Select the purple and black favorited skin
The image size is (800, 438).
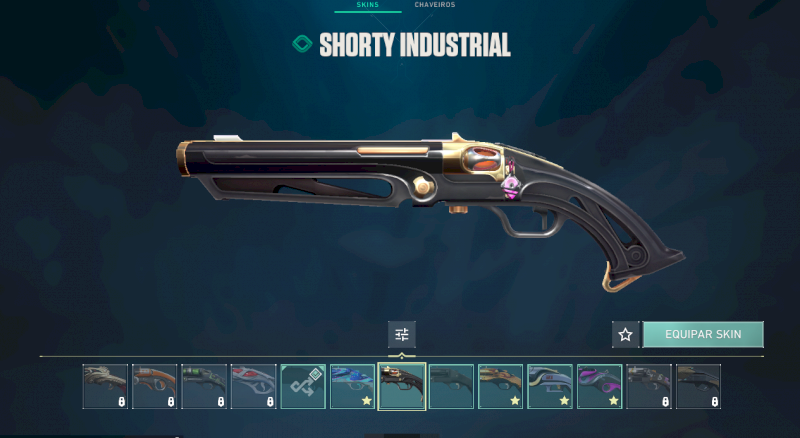[599, 386]
